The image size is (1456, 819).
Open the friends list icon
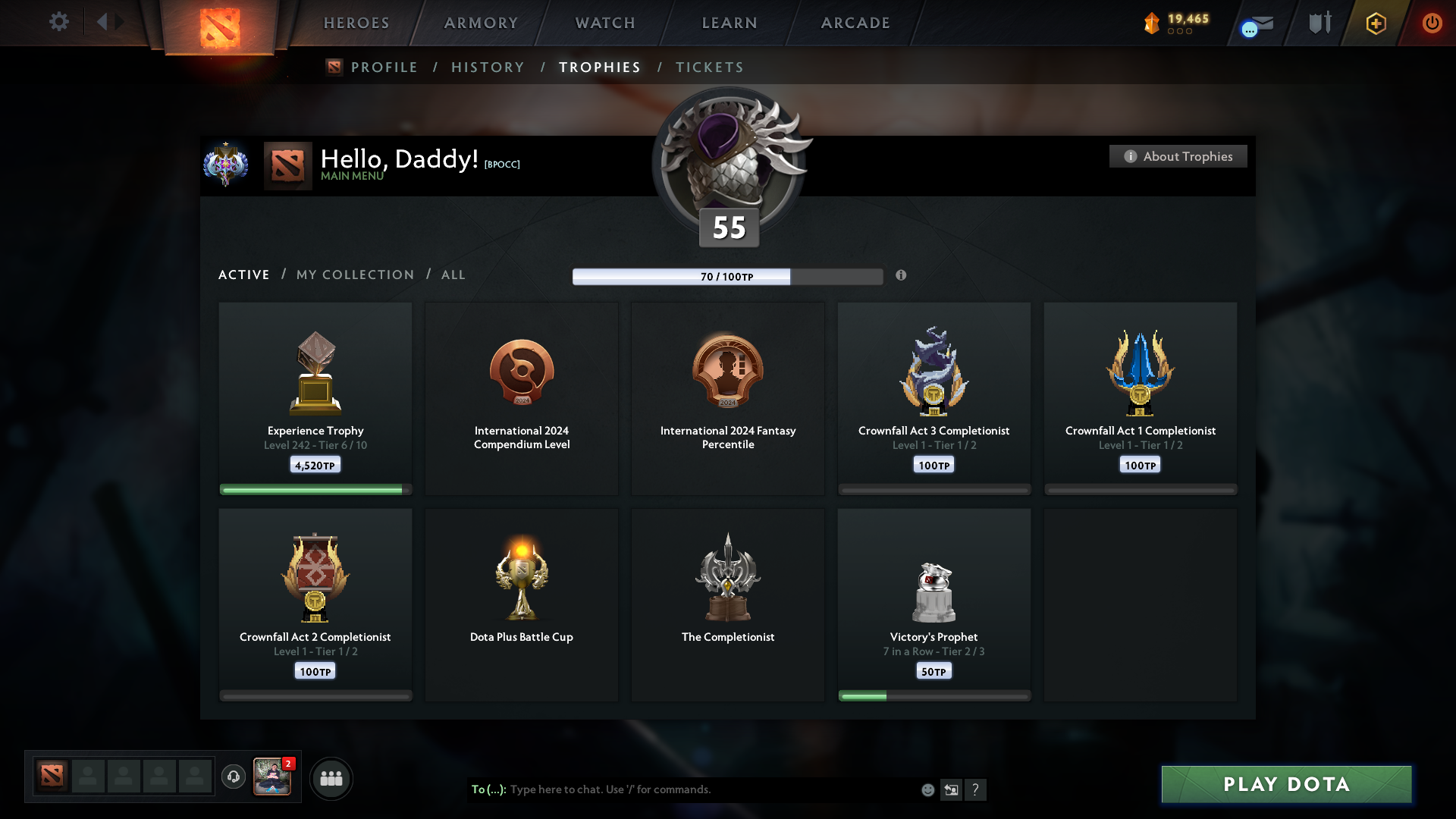point(331,778)
